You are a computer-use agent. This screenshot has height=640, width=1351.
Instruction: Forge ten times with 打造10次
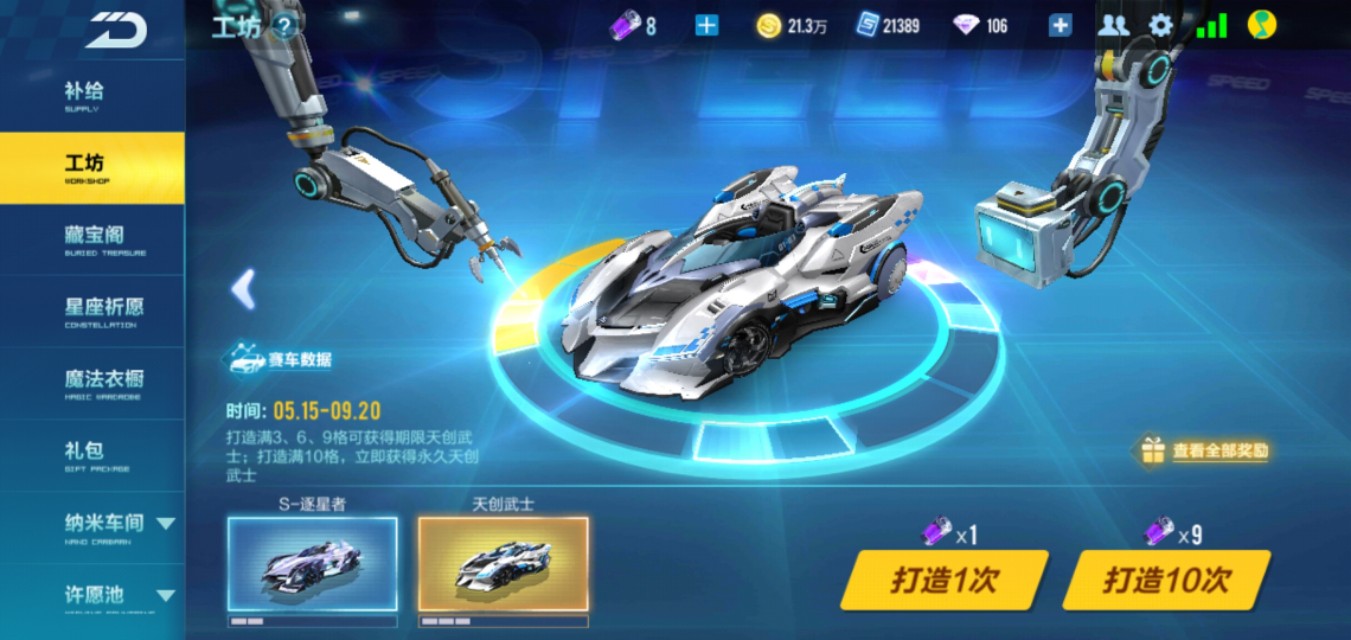[x=1166, y=580]
